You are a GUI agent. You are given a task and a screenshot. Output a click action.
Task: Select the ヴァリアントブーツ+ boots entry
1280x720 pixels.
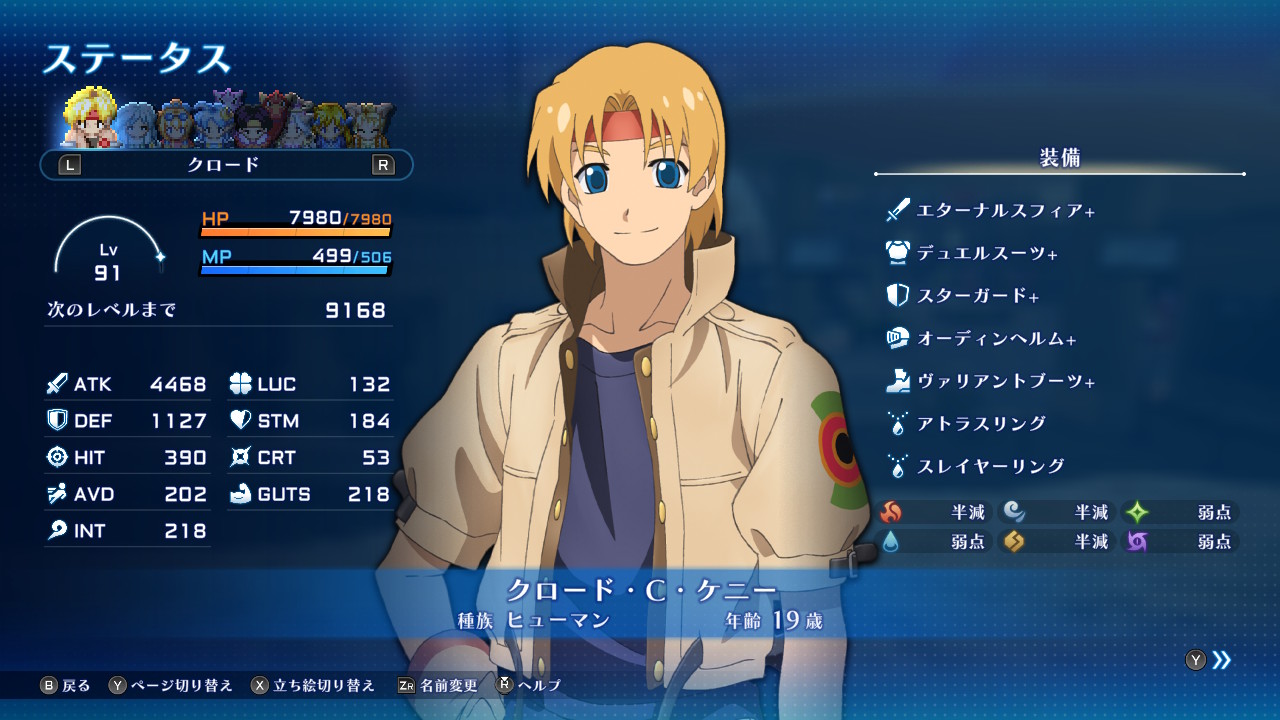tap(1005, 381)
